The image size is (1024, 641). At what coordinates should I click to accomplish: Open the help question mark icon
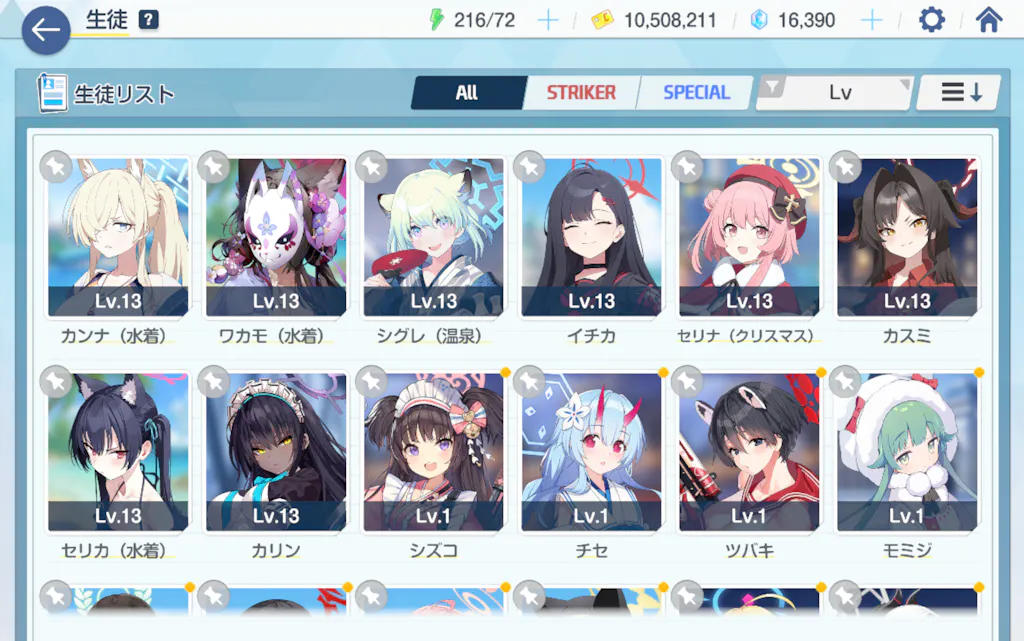(x=149, y=20)
